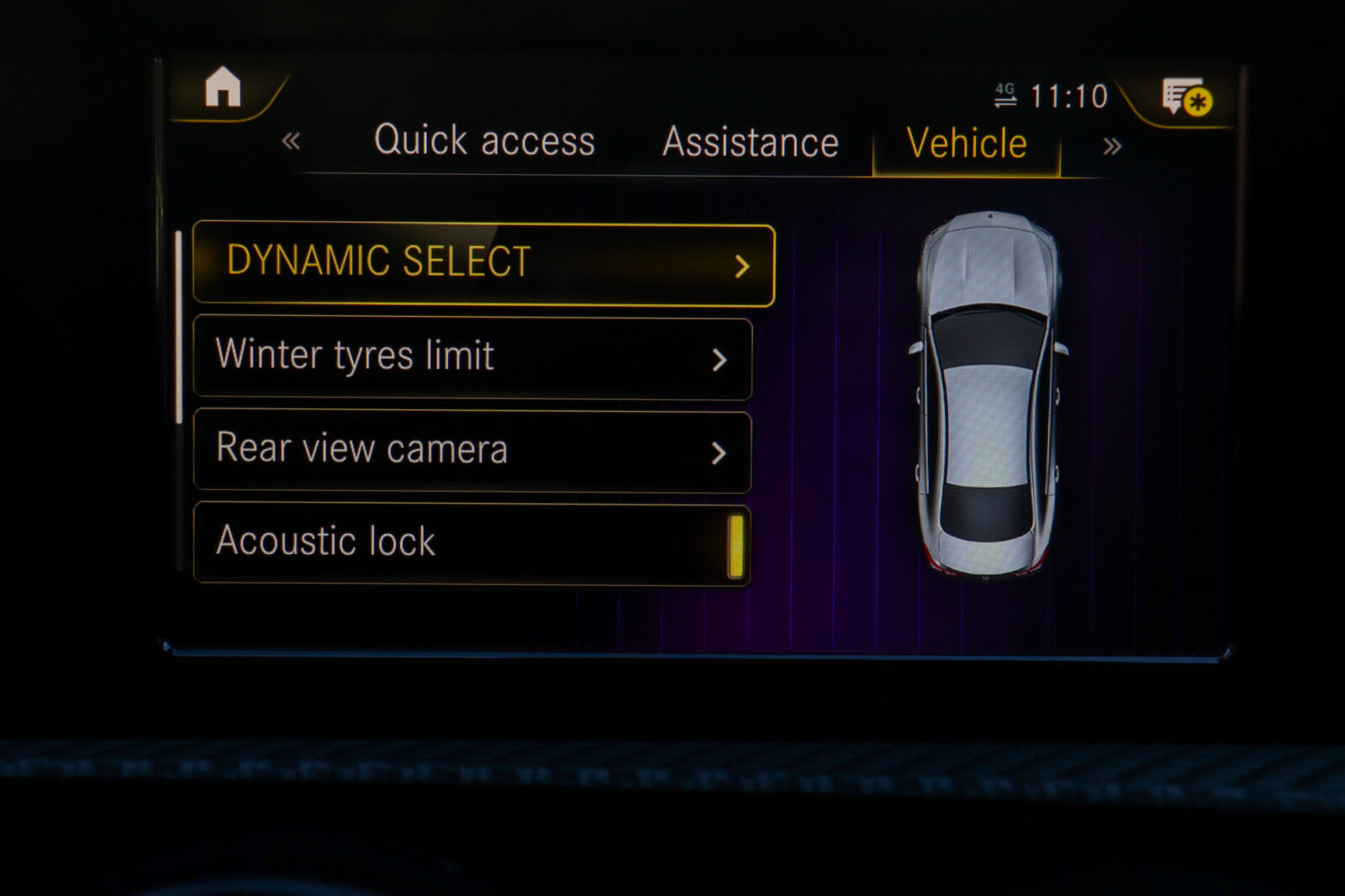
Task: Open the DYNAMIC SELECT menu
Action: point(483,264)
